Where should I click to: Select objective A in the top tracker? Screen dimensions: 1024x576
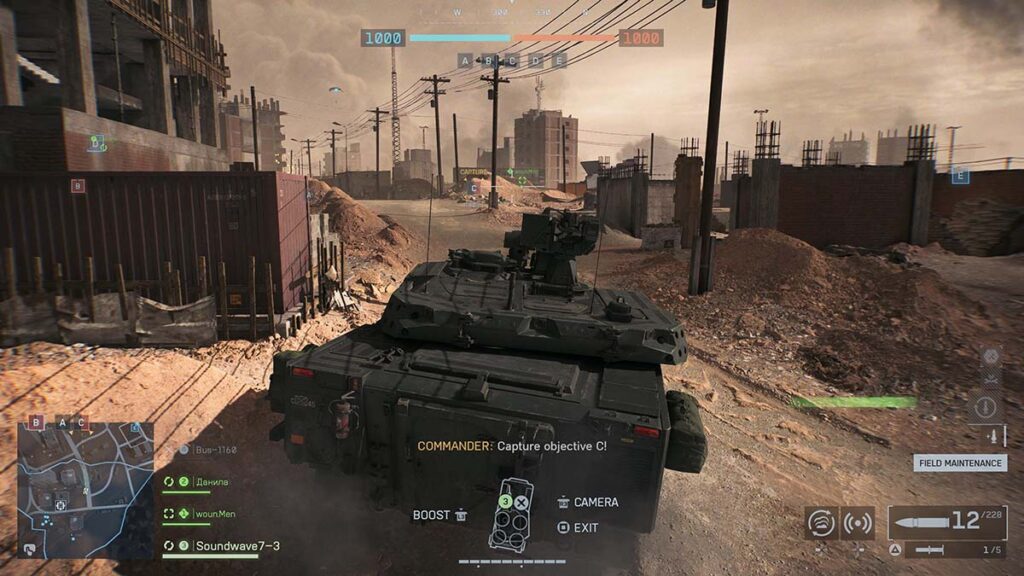coord(465,61)
